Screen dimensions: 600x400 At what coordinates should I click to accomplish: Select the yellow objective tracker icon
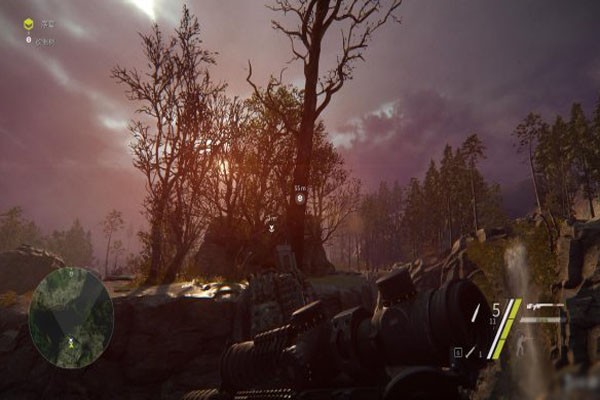click(28, 24)
